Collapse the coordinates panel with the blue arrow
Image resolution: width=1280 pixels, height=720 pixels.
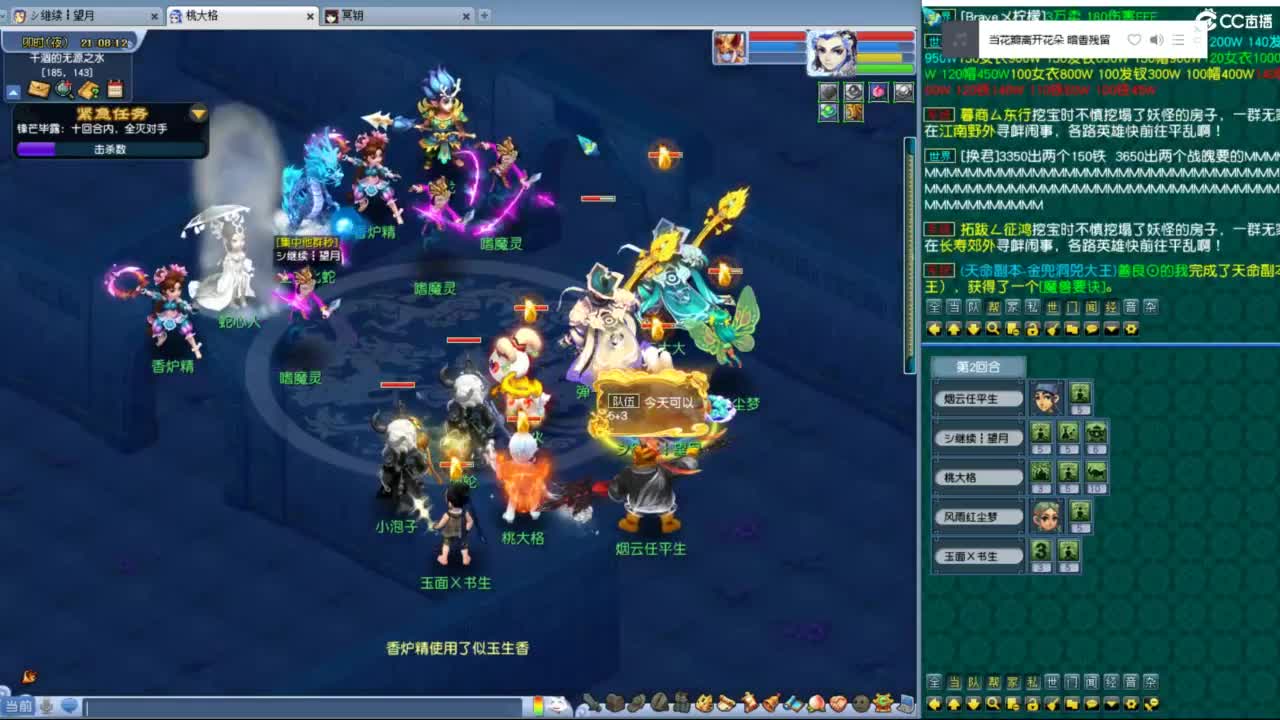point(14,92)
